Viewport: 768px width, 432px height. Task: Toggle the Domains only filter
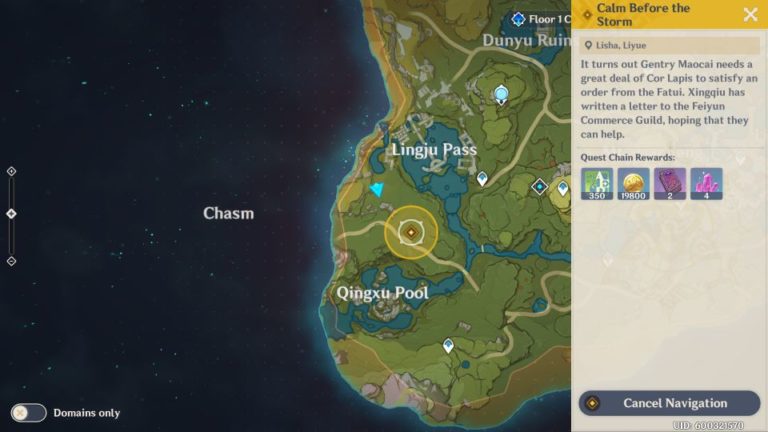[28, 412]
